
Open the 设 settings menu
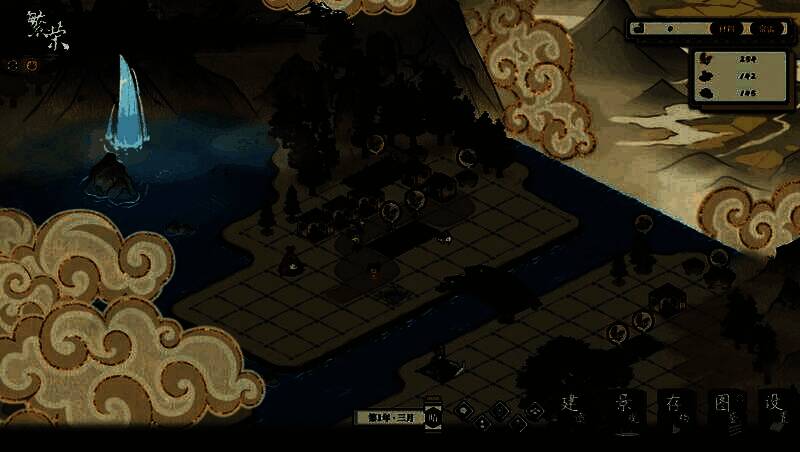click(775, 408)
